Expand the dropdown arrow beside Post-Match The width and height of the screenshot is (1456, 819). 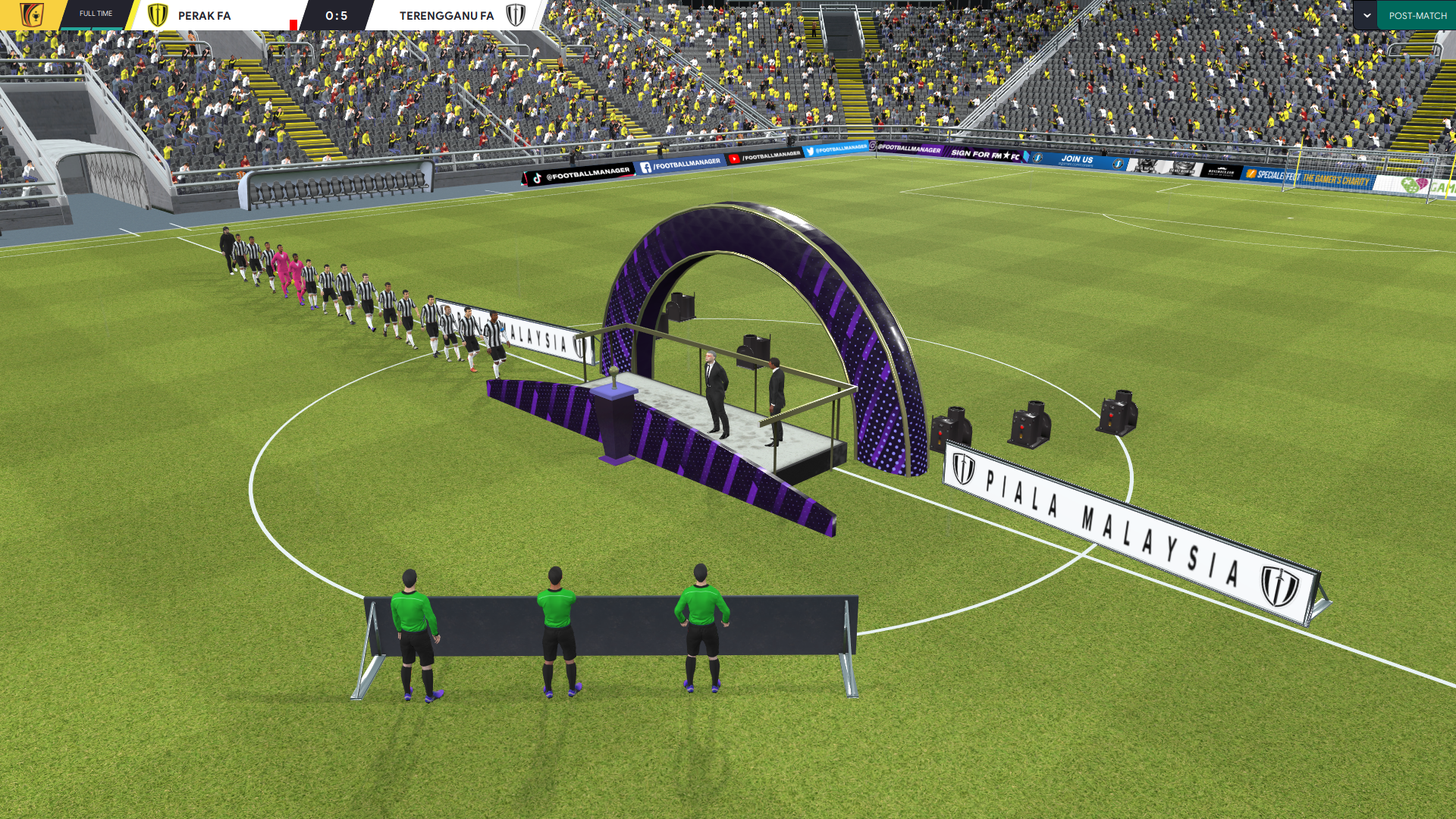(x=1366, y=15)
